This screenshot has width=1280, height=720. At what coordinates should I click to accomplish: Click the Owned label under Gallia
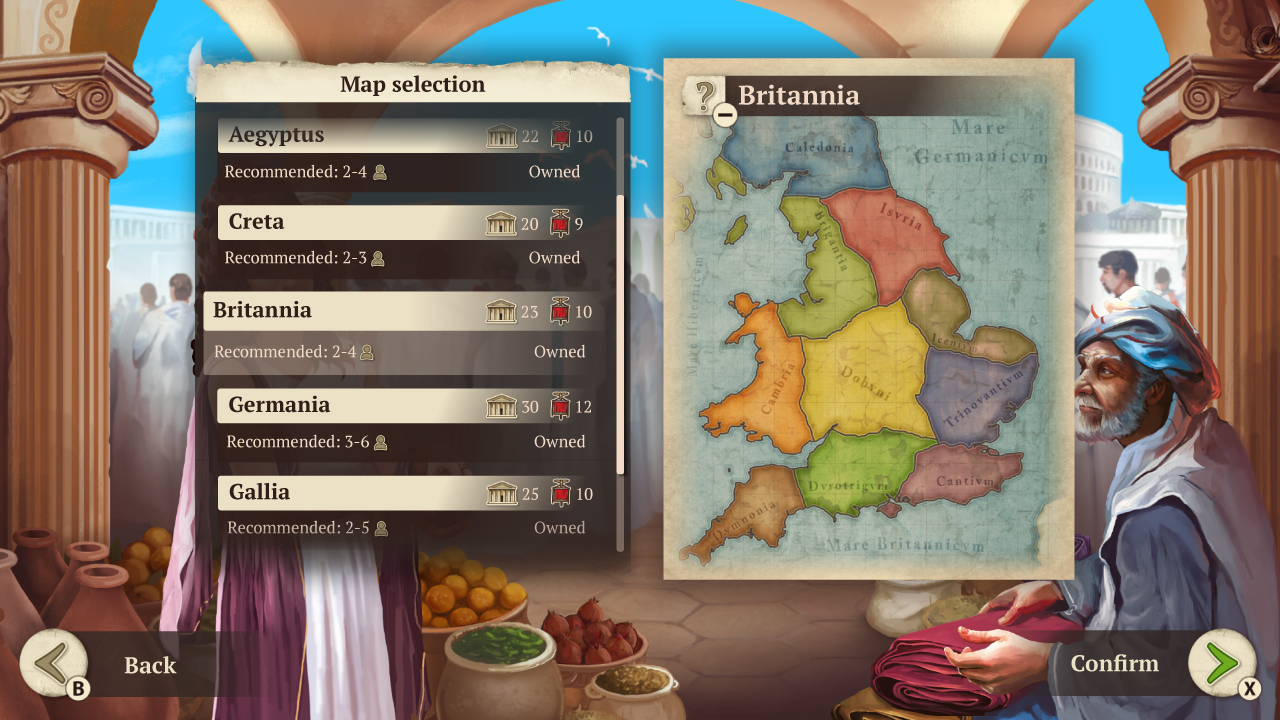click(558, 527)
